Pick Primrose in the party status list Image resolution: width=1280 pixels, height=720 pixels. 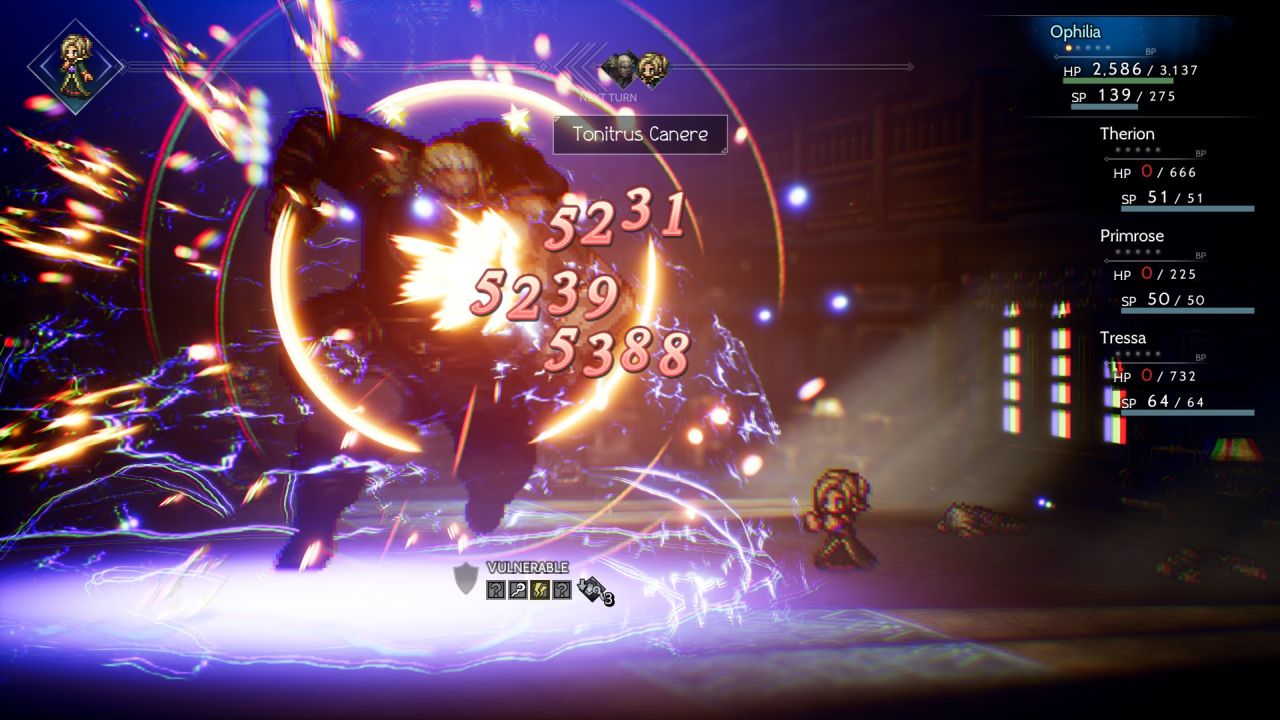pos(1132,236)
